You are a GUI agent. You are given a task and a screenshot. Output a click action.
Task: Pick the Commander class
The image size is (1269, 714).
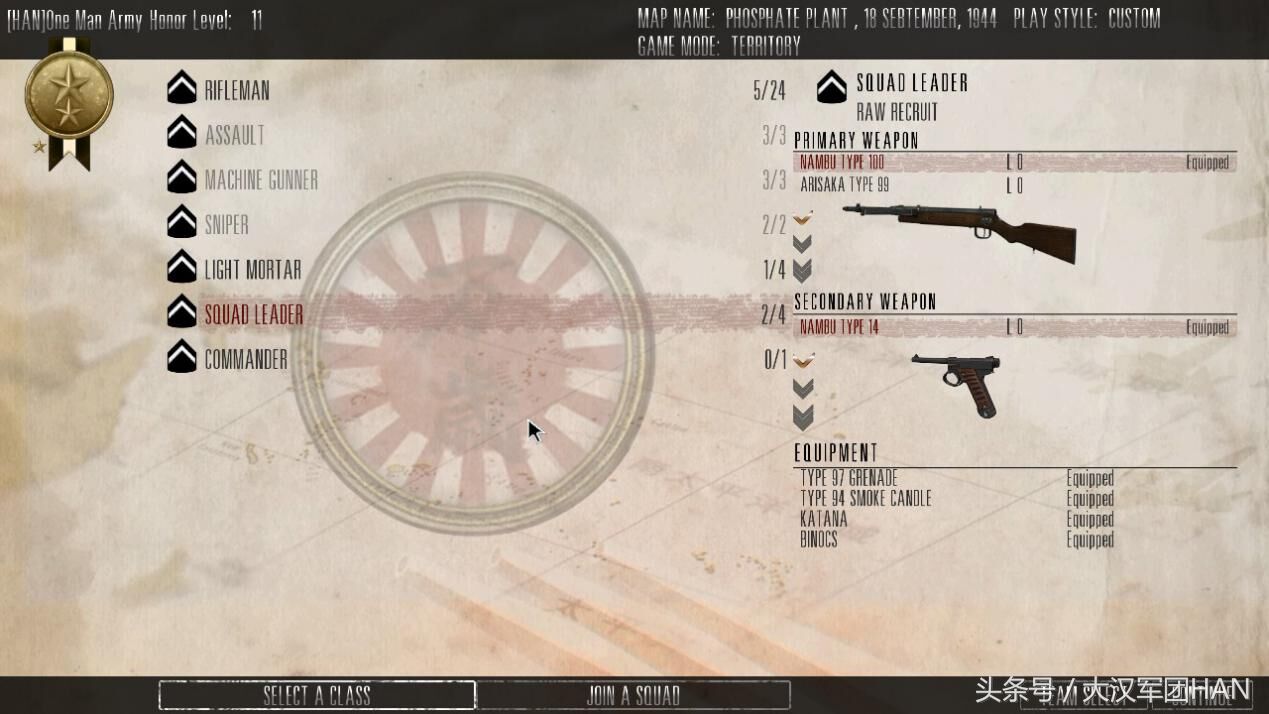click(x=246, y=360)
